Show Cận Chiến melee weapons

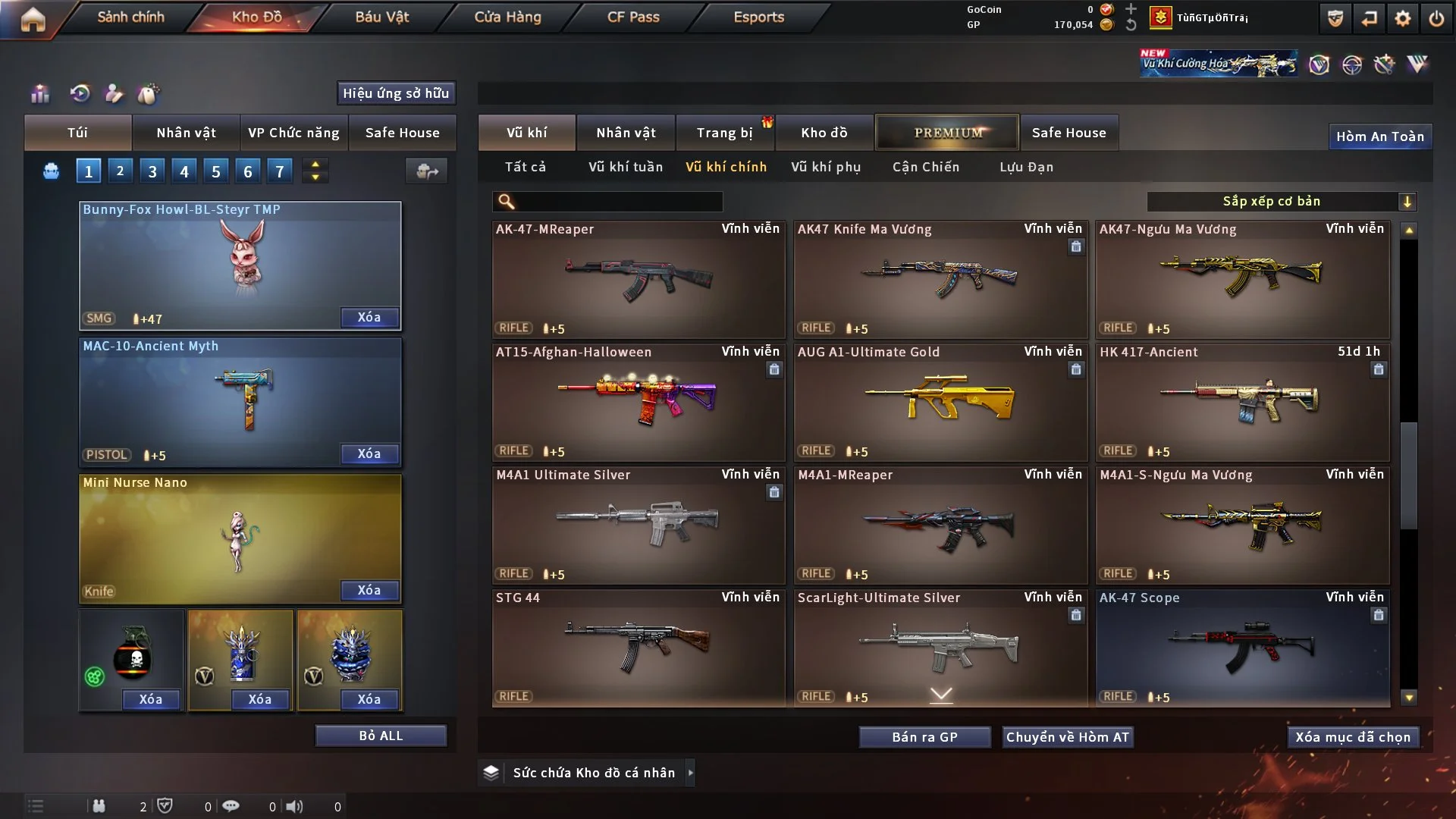(x=926, y=167)
